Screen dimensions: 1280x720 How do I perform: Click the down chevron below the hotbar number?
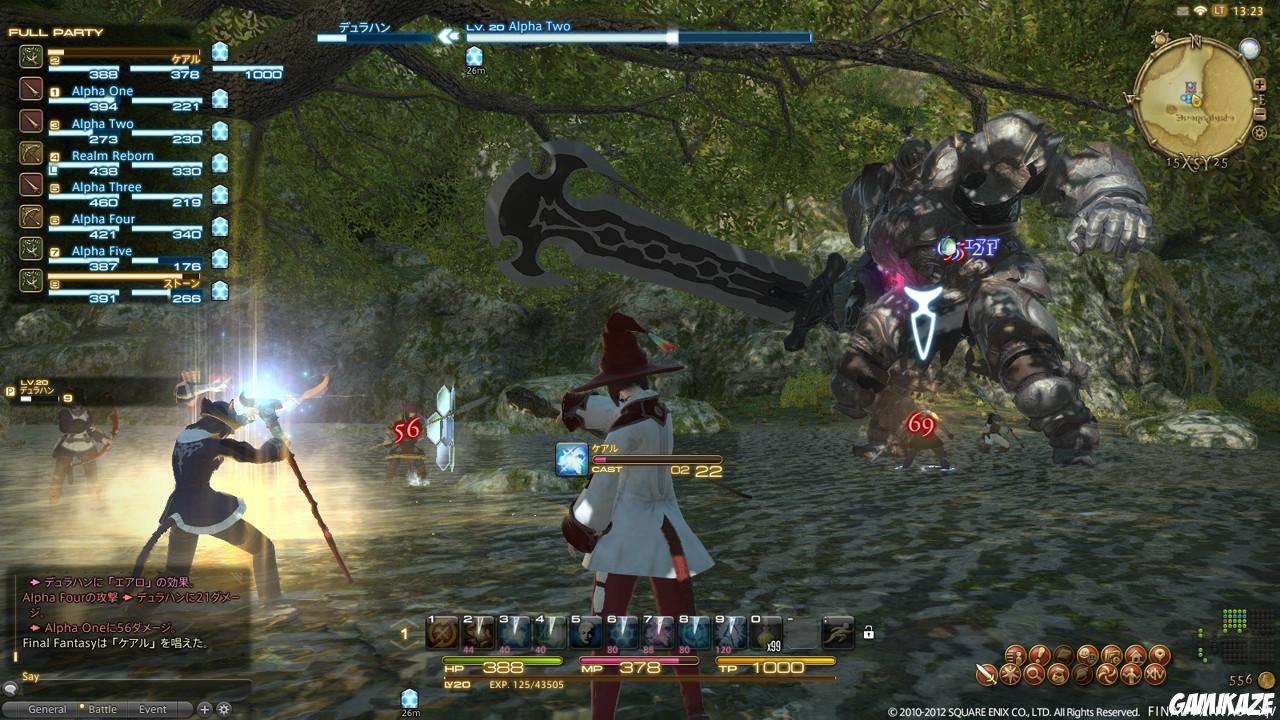click(x=404, y=645)
